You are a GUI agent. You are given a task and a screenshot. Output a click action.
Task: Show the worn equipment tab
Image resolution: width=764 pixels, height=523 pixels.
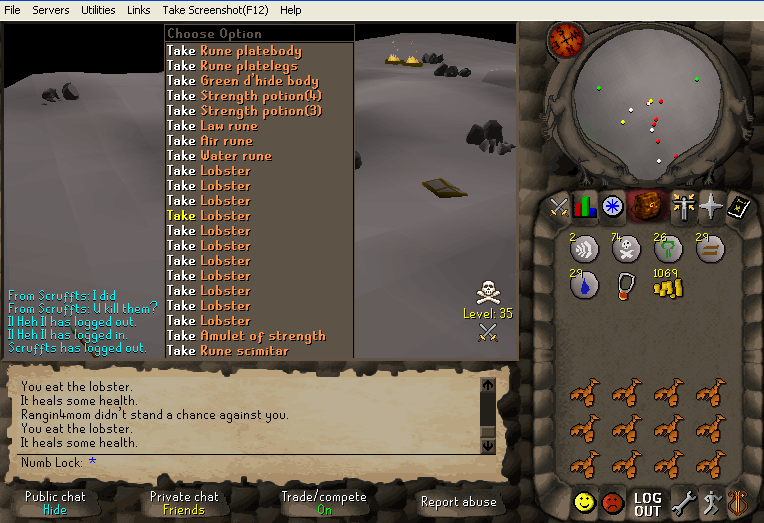tap(683, 207)
